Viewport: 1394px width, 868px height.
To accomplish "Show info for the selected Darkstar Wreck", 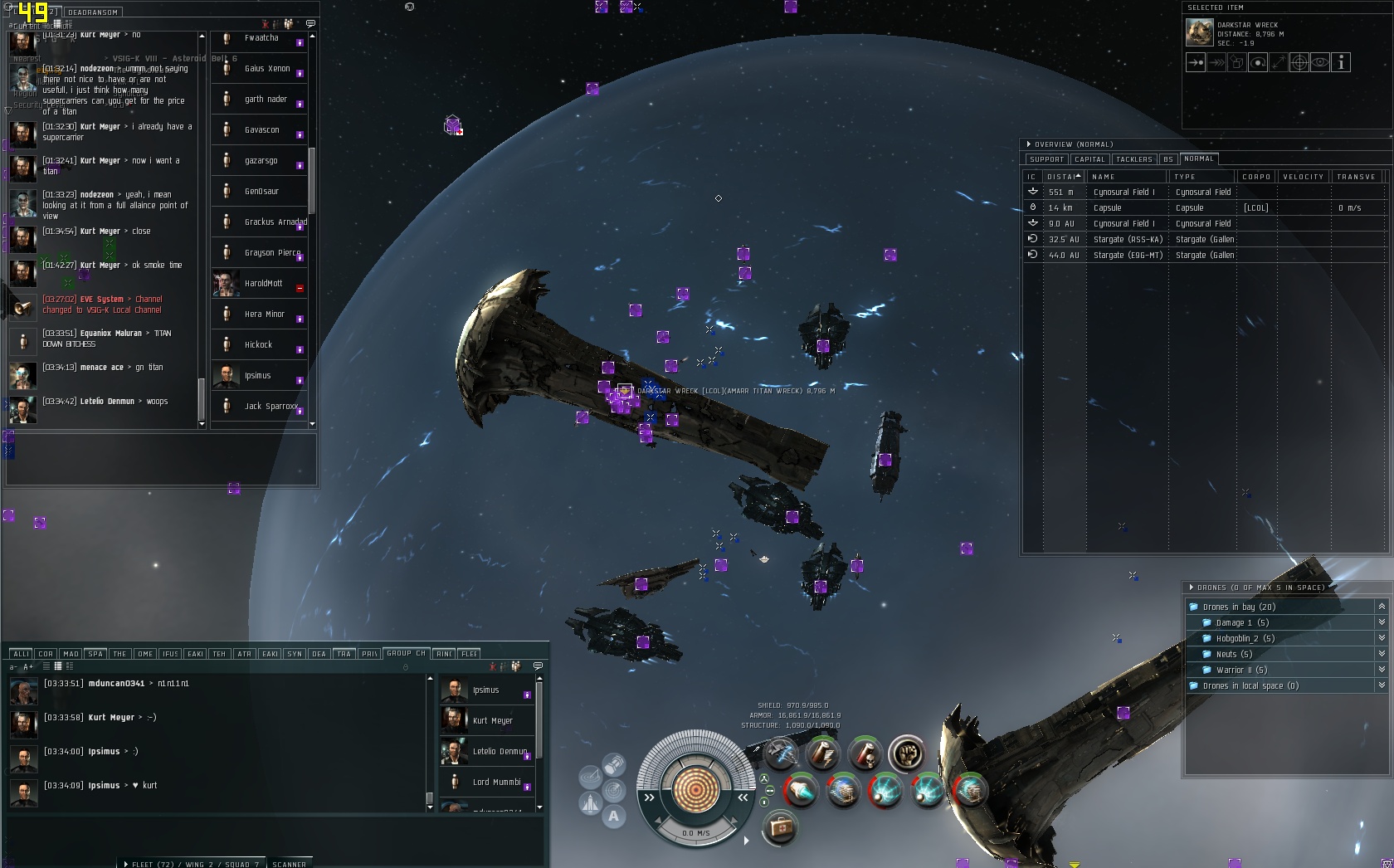I will pos(1341,63).
